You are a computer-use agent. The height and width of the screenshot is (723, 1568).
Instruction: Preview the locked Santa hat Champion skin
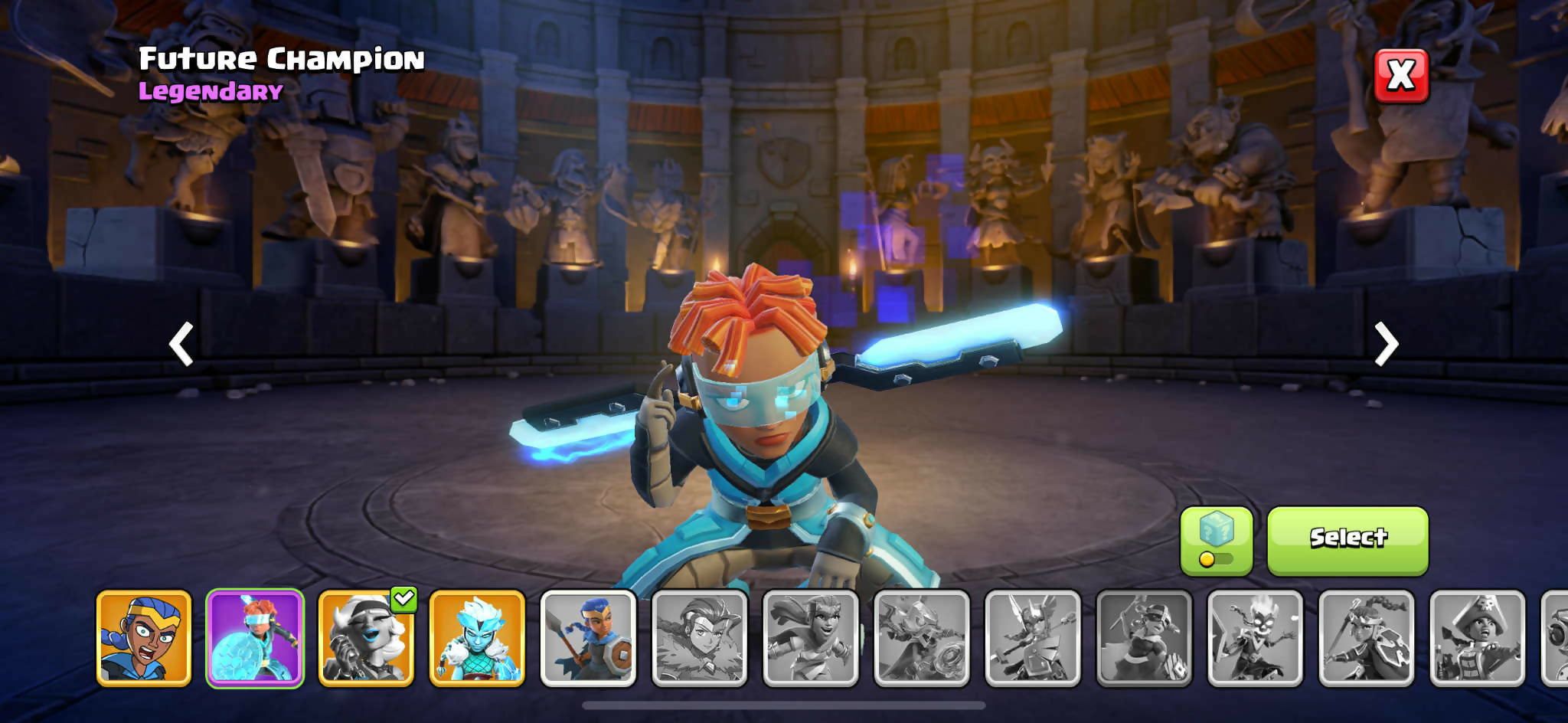tap(1144, 638)
